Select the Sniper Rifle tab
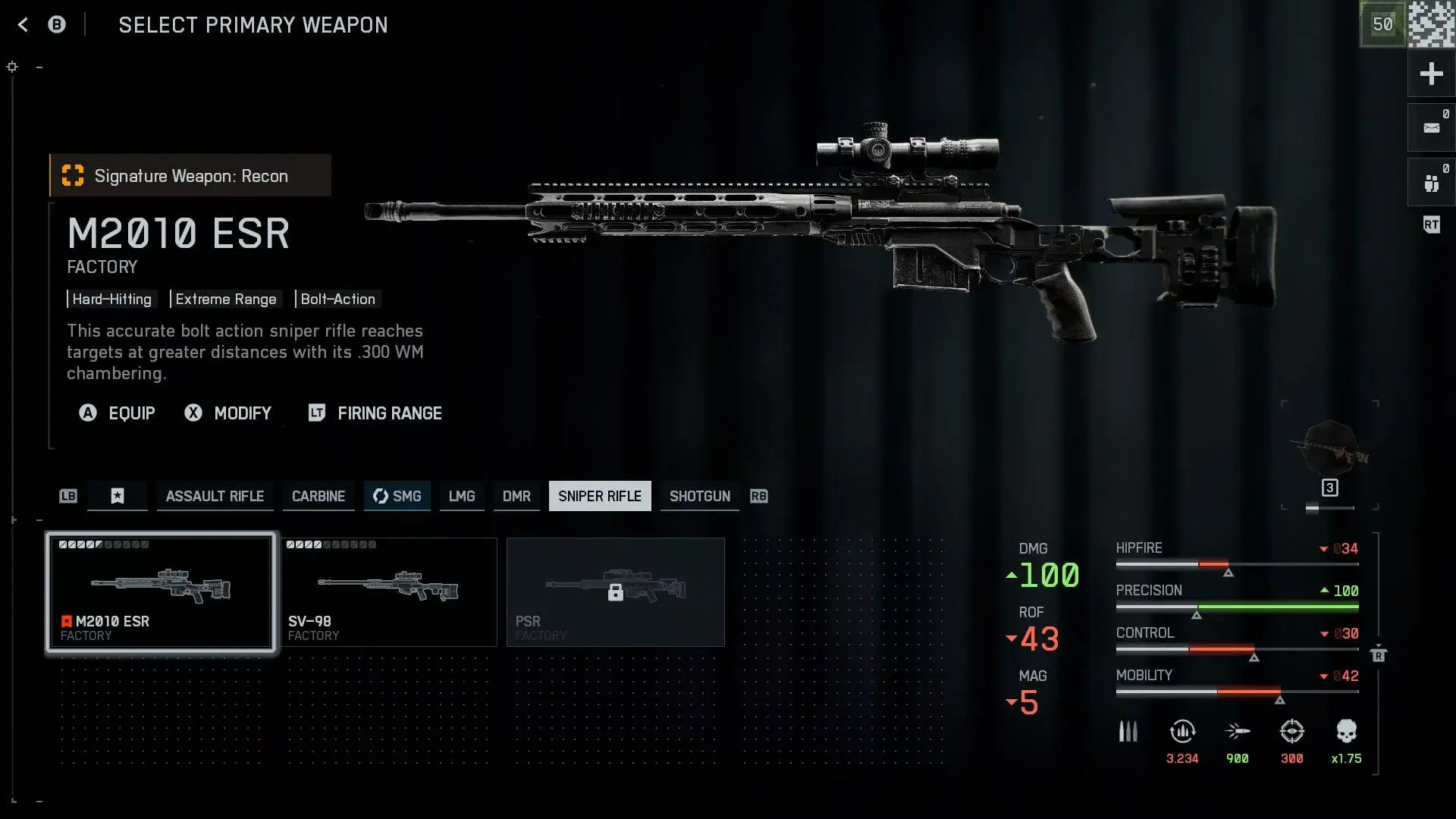Viewport: 1456px width, 819px height. point(600,496)
